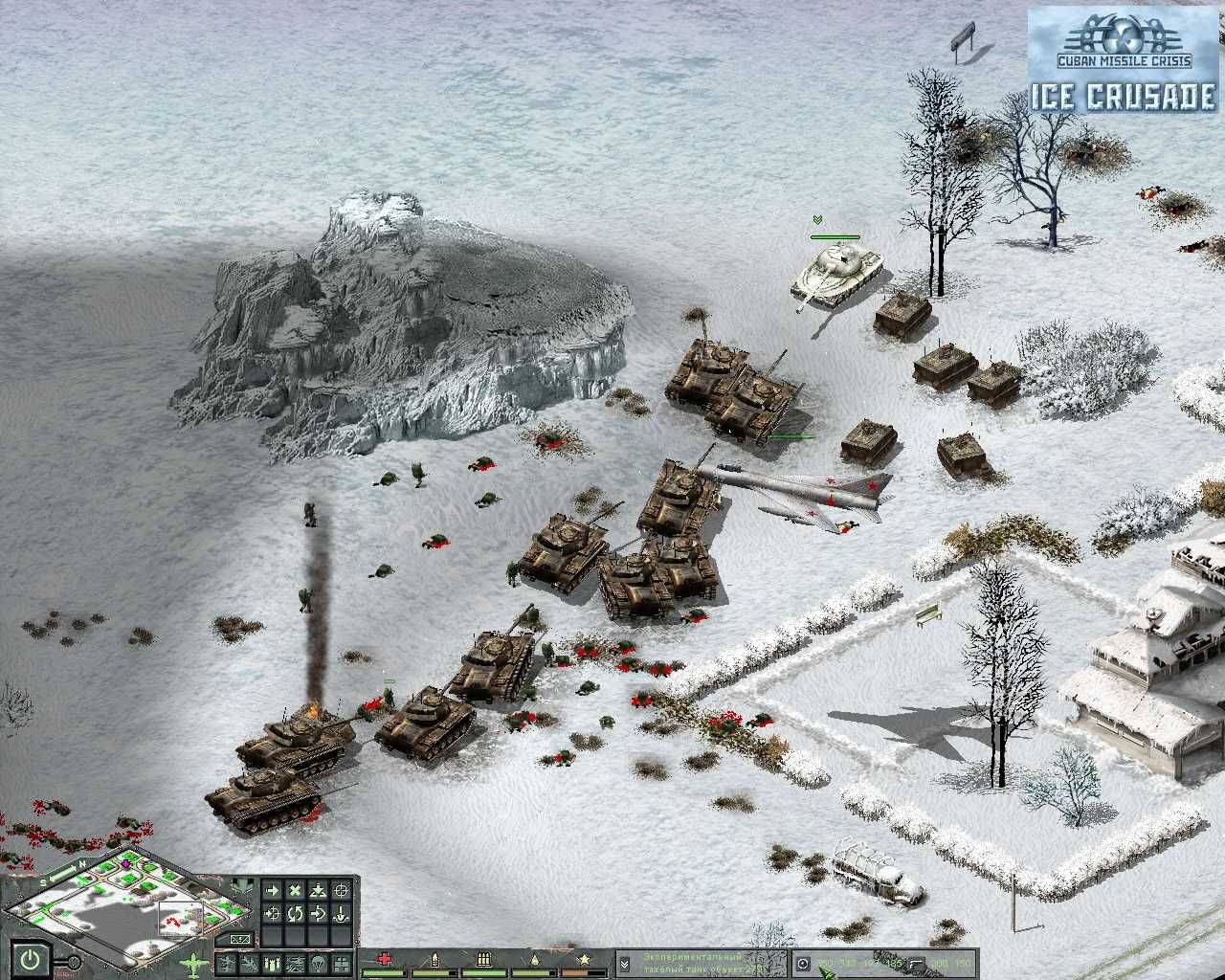Toggle the power button on the minimap panel
This screenshot has height=980, width=1225.
click(x=30, y=958)
